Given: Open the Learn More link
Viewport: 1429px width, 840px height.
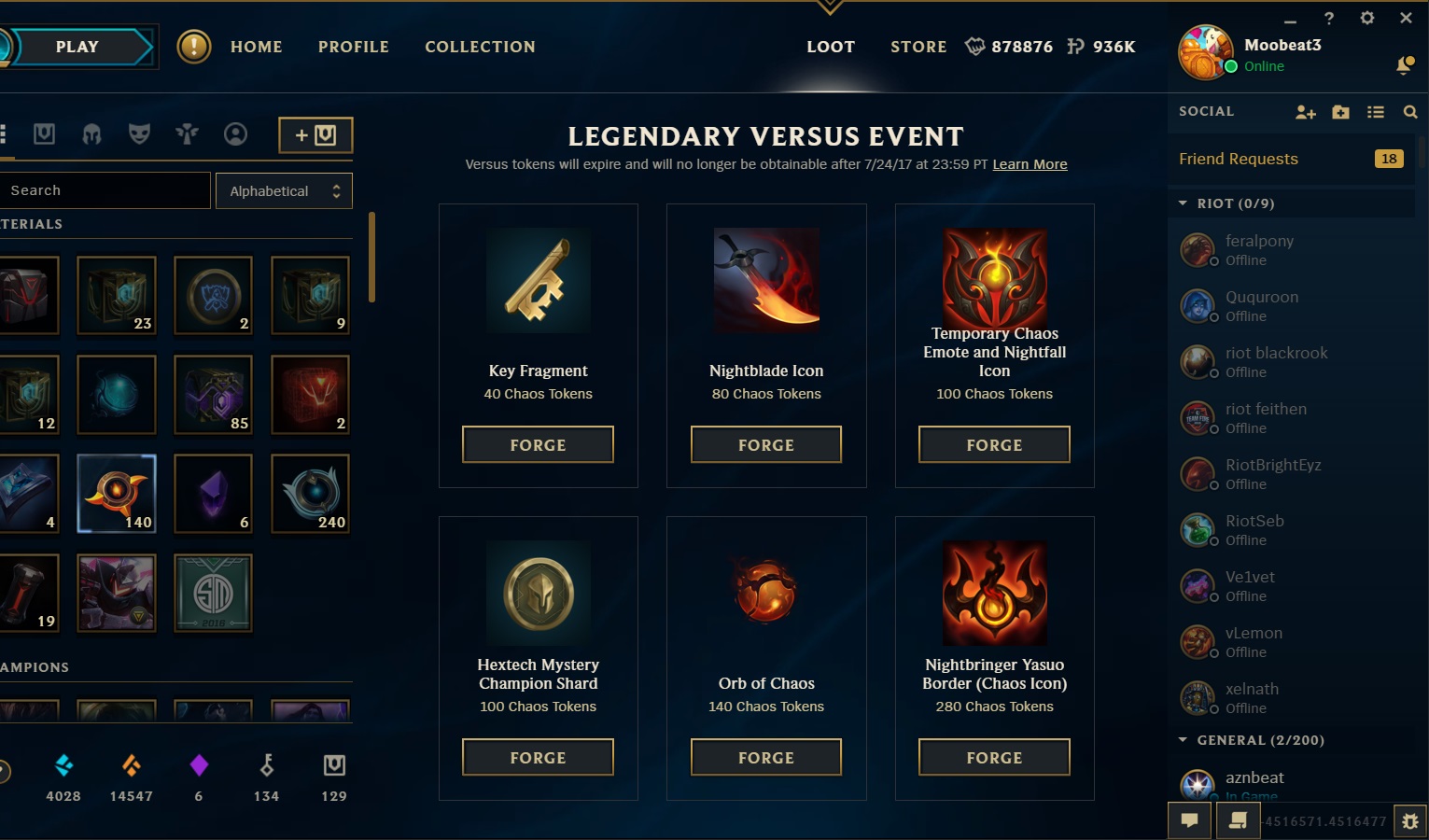Looking at the screenshot, I should click(x=1030, y=163).
